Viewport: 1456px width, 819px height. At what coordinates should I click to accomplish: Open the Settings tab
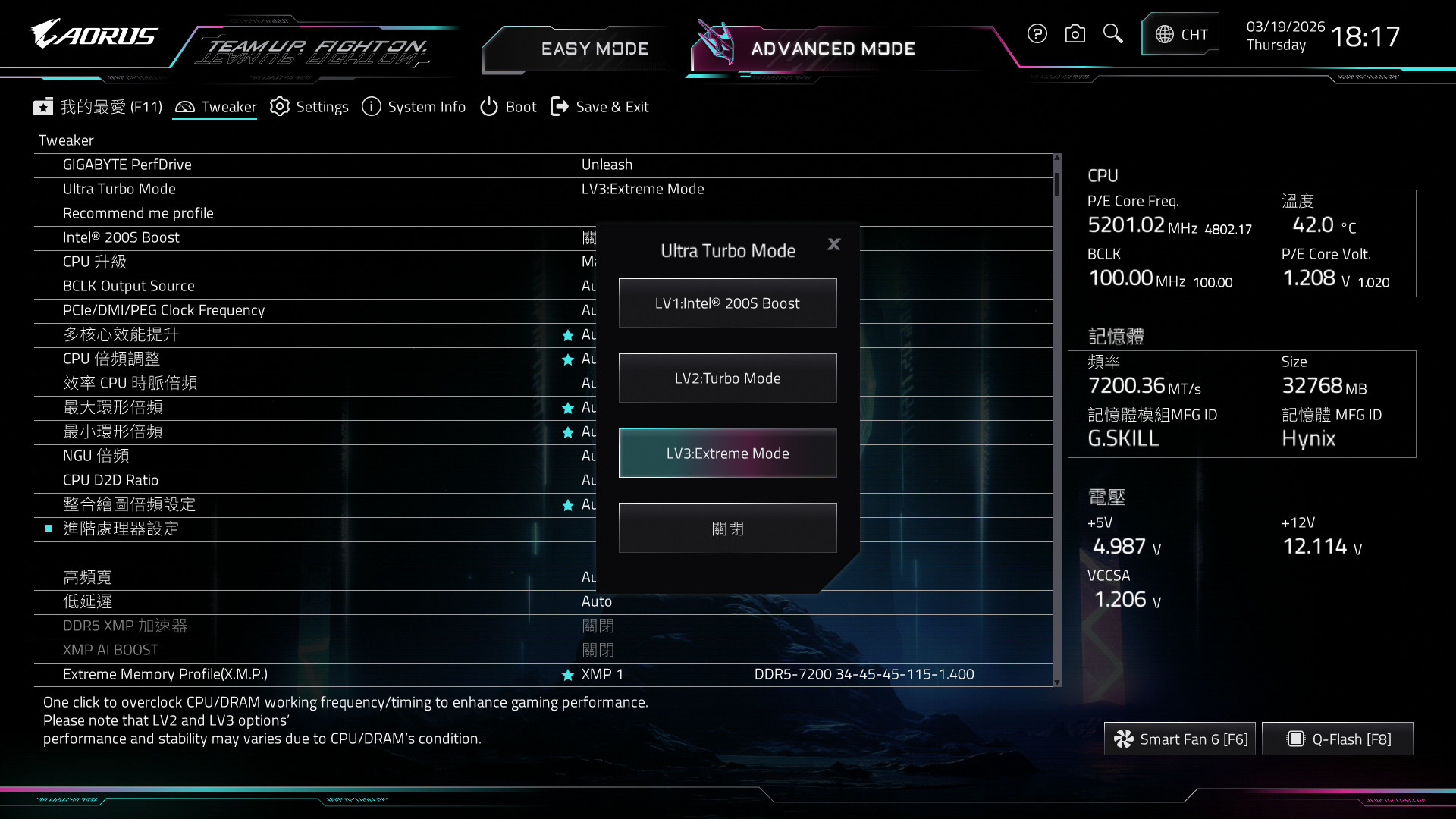tap(309, 107)
